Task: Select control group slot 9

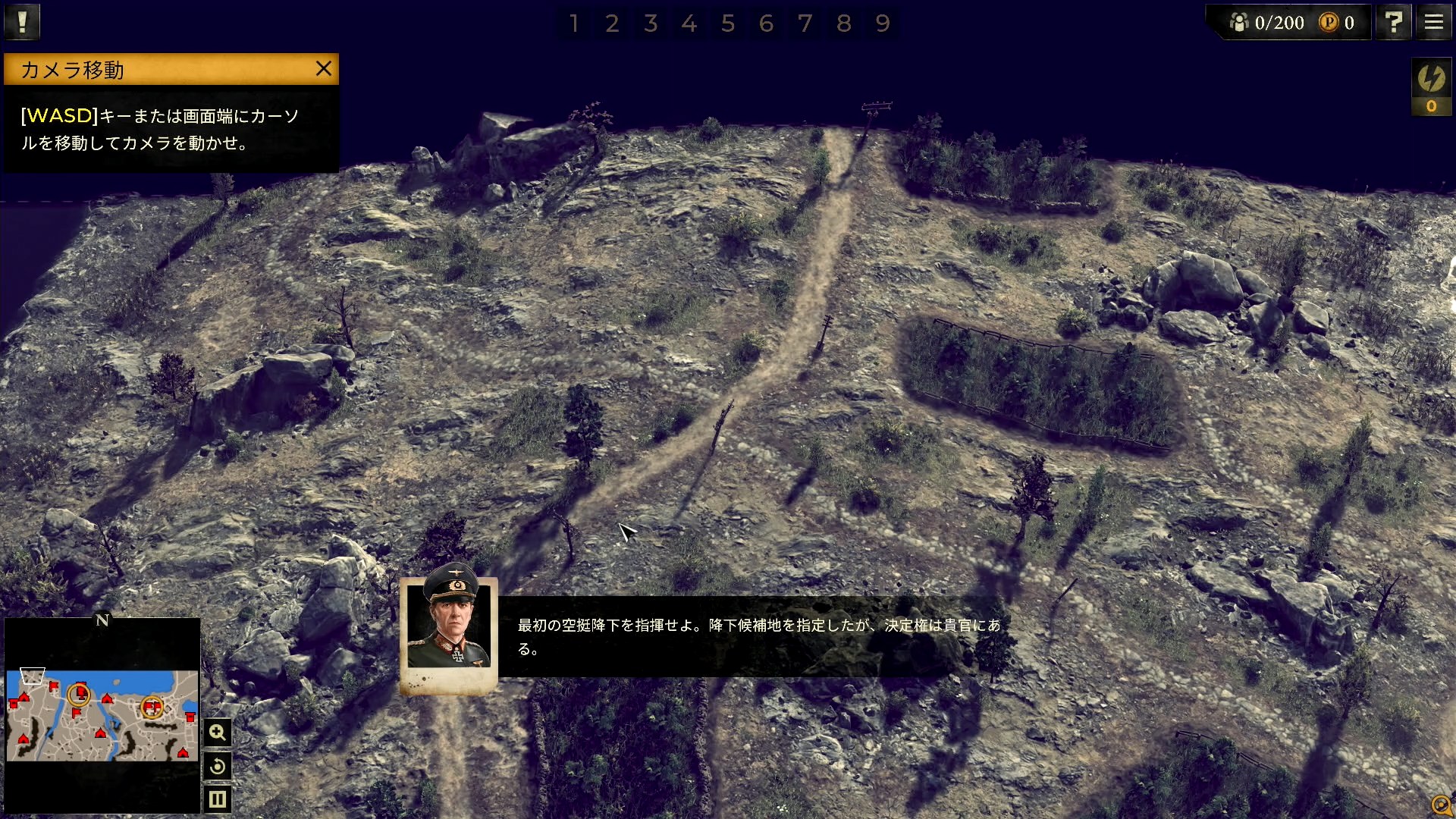Action: coord(882,24)
